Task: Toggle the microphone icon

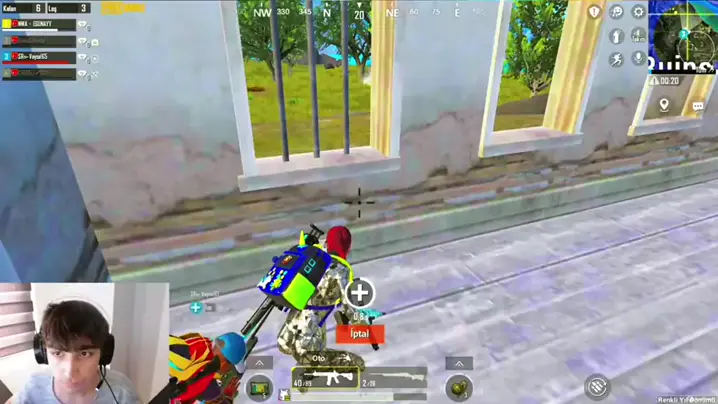Action: coord(639,59)
